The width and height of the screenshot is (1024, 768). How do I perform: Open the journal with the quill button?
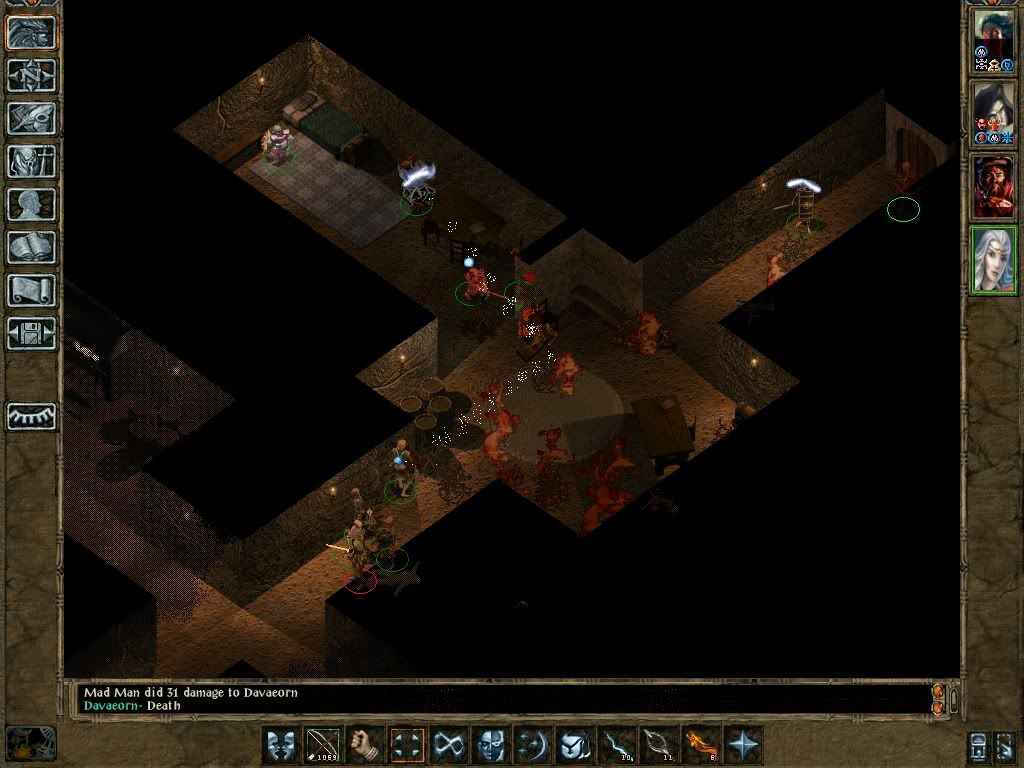[x=31, y=118]
